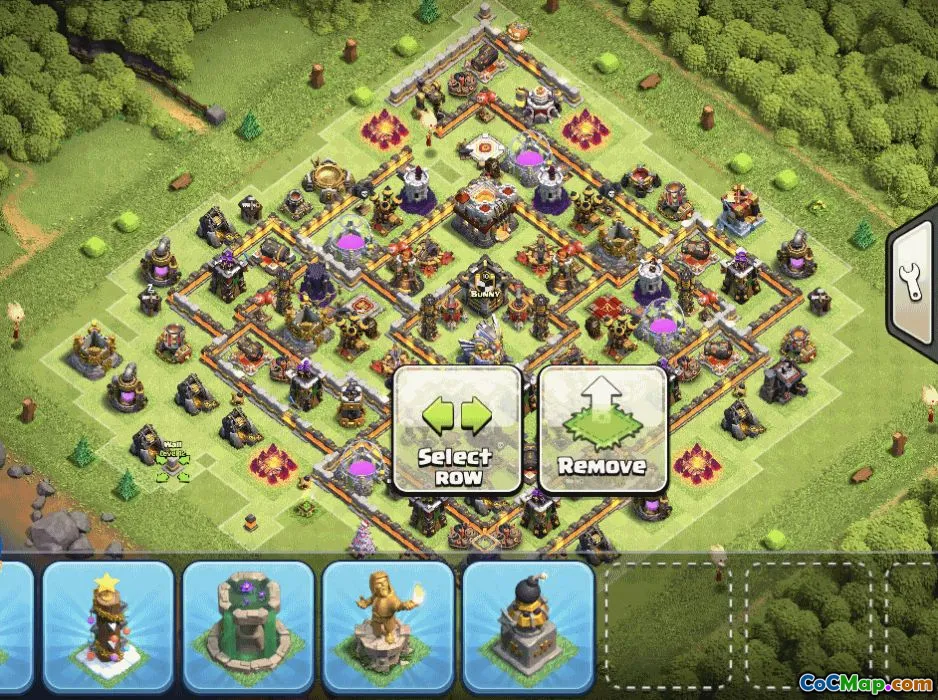Open the CoCMap.com watermark link
The height and width of the screenshot is (700, 938).
point(860,684)
